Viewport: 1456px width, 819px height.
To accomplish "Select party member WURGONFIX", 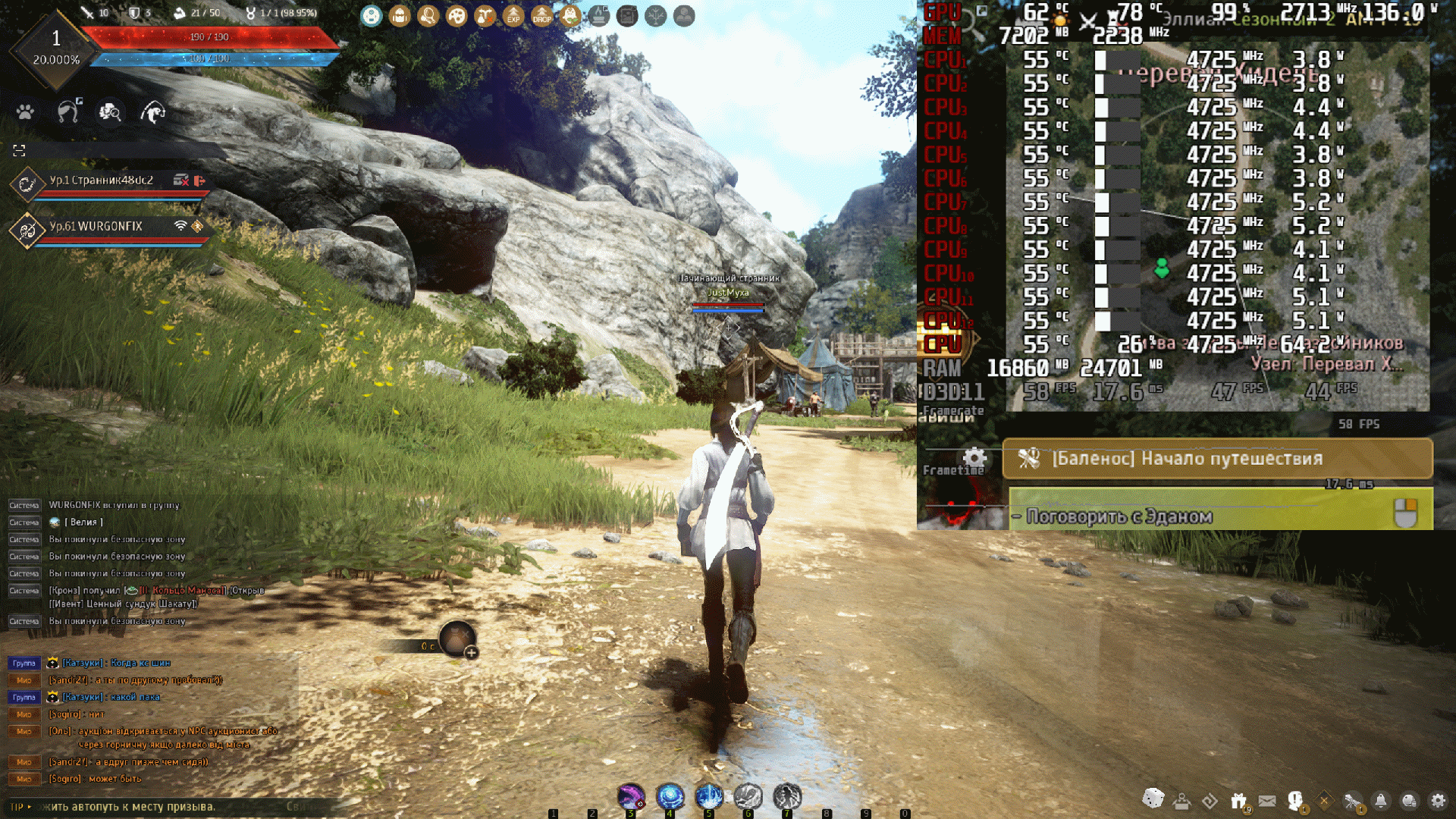I will [96, 227].
